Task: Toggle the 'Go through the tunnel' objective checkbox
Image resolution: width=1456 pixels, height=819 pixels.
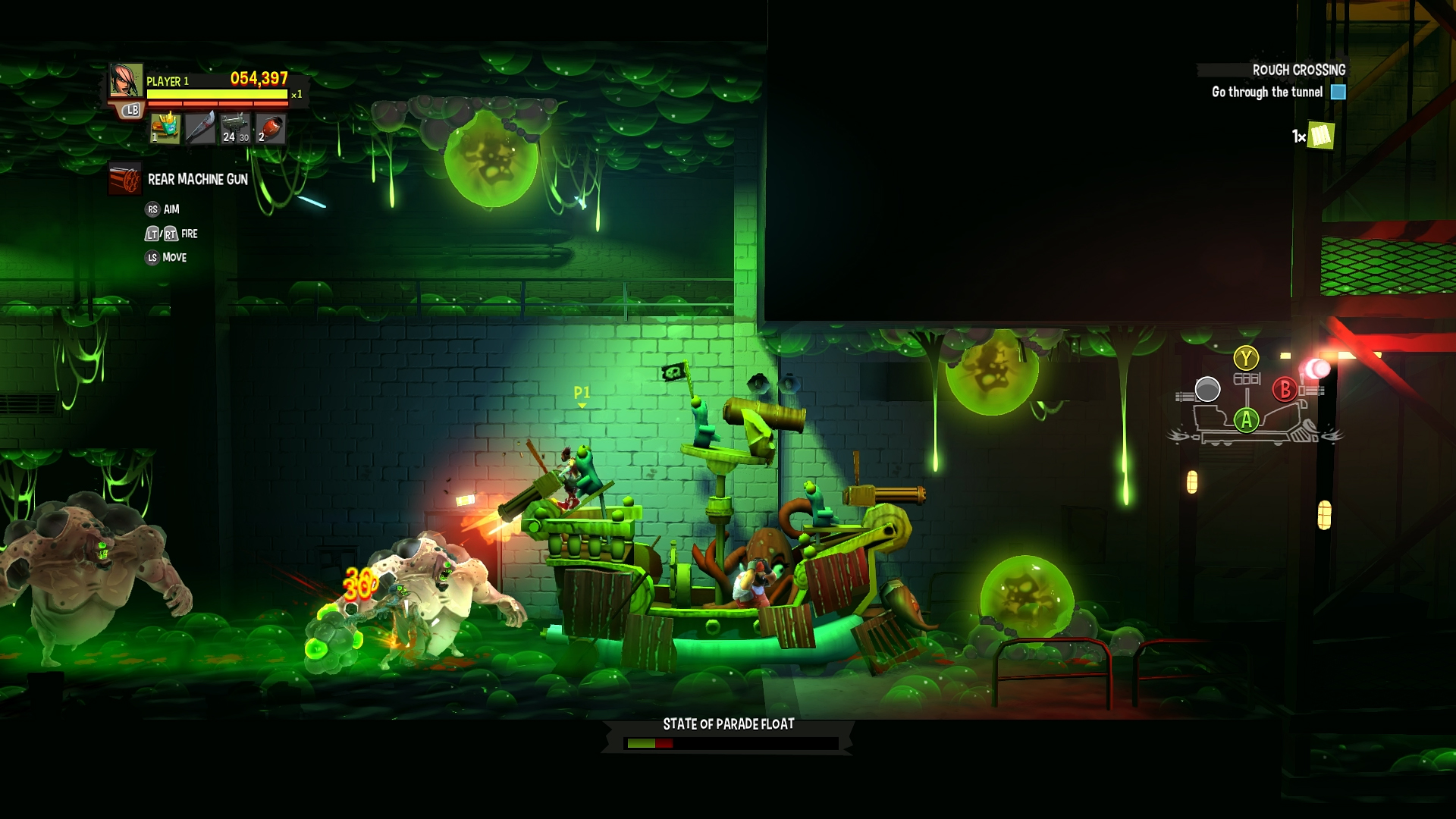Action: pyautogui.click(x=1338, y=93)
